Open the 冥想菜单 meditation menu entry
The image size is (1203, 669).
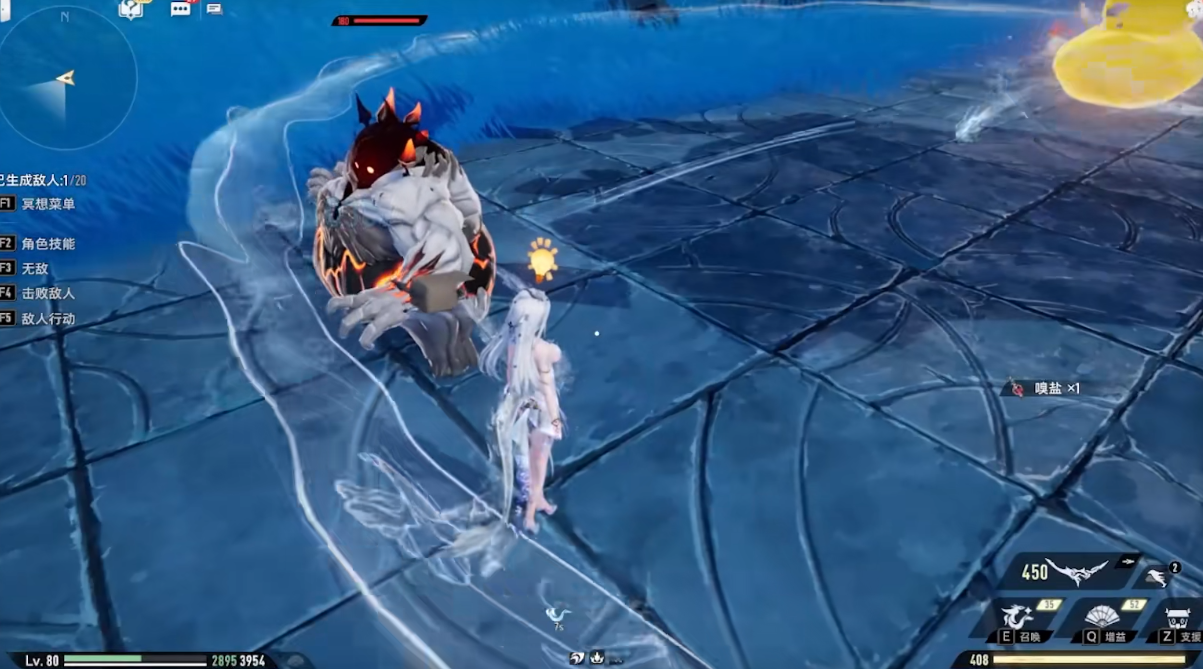pos(48,204)
